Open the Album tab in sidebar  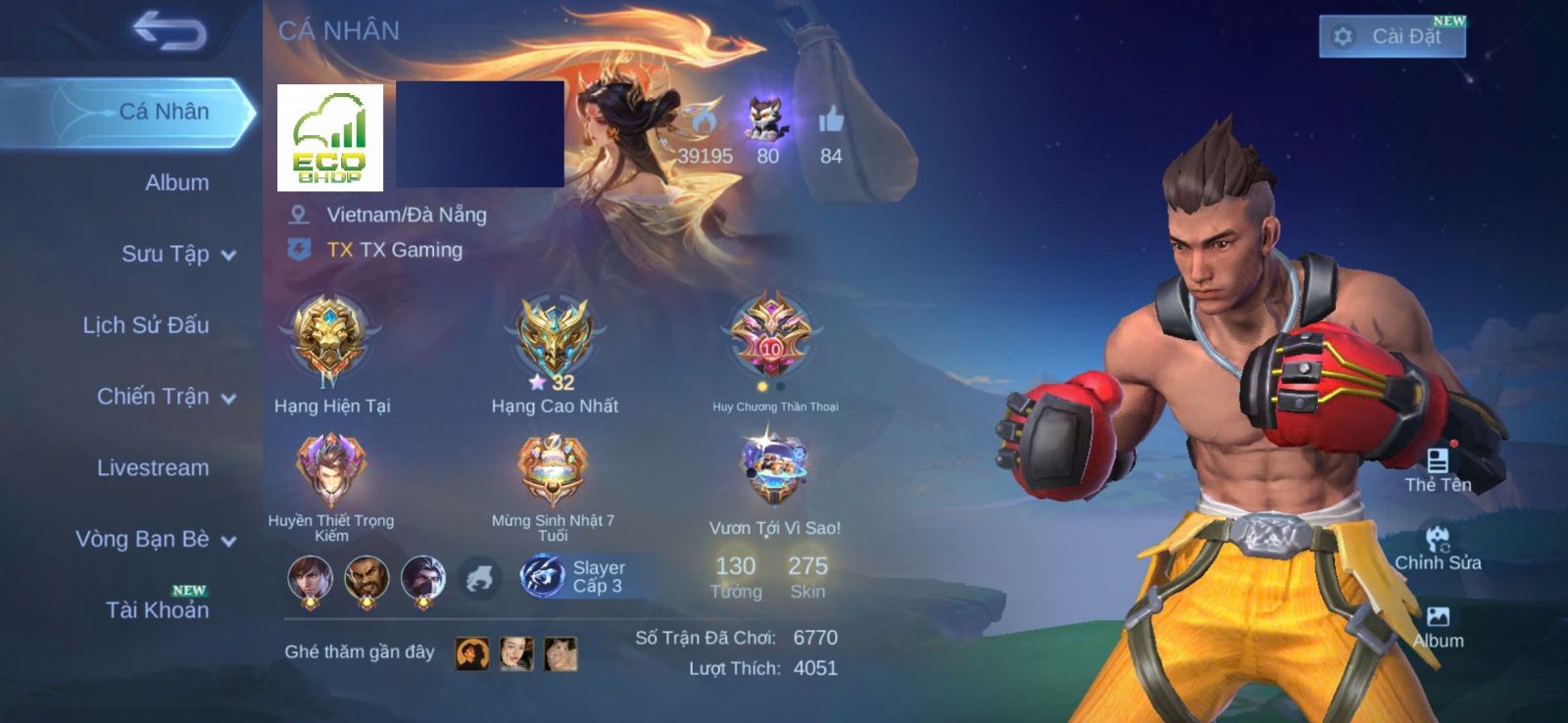pos(176,182)
